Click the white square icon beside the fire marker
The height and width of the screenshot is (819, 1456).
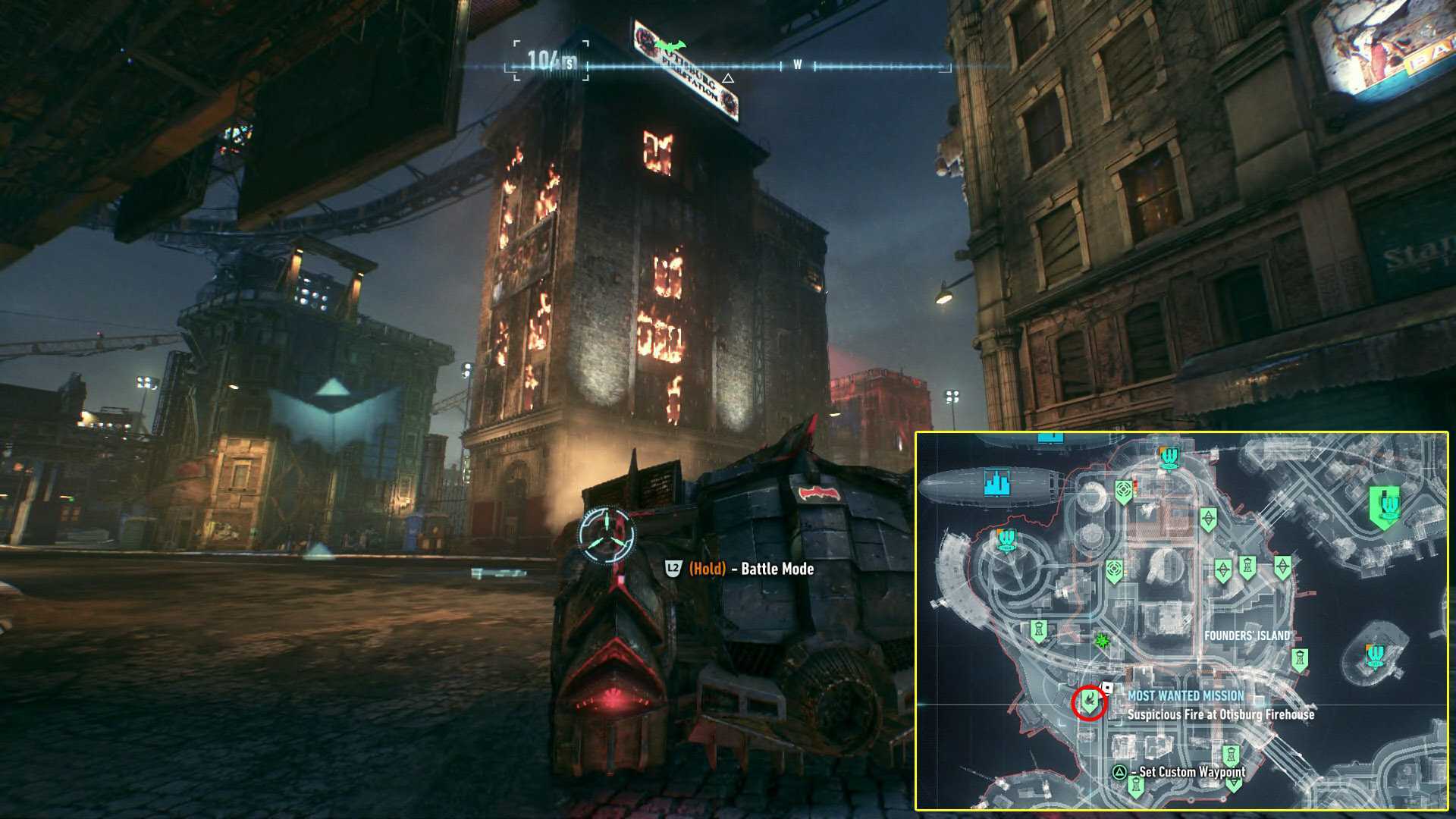pos(1107,688)
